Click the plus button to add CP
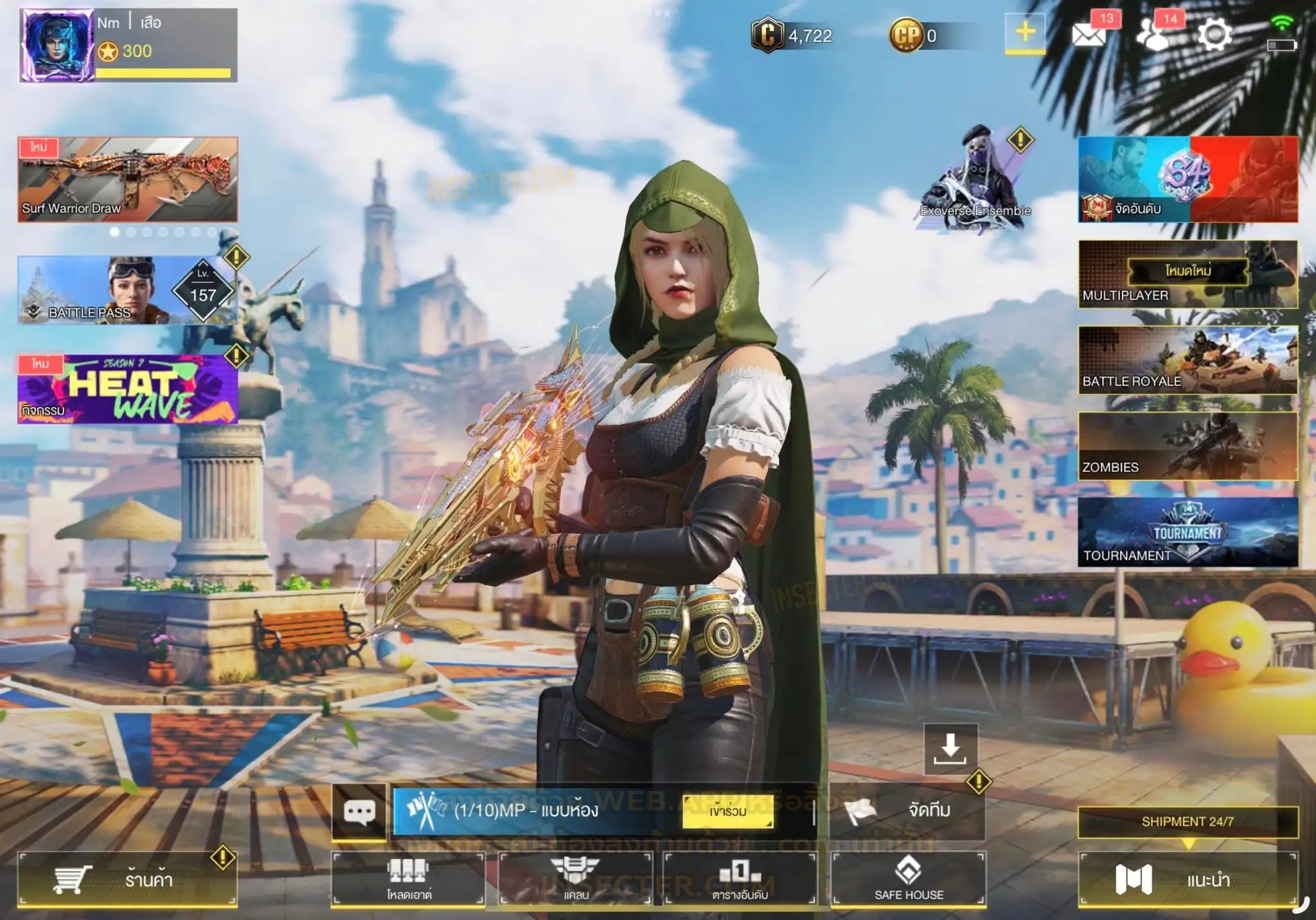The width and height of the screenshot is (1316, 920). point(1025,32)
